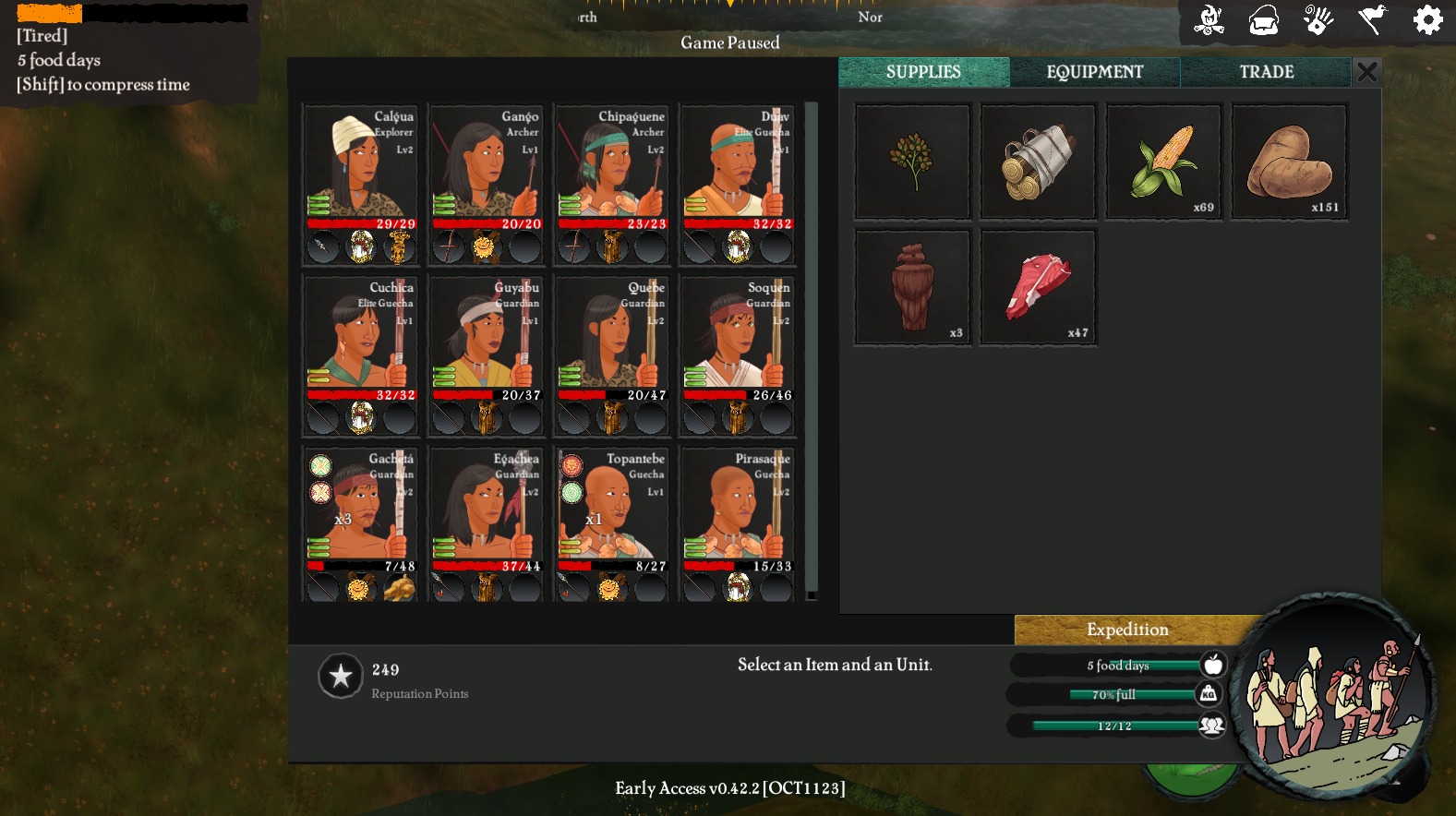This screenshot has height=816, width=1456.
Task: Select the herb plant supply item
Action: (912, 162)
